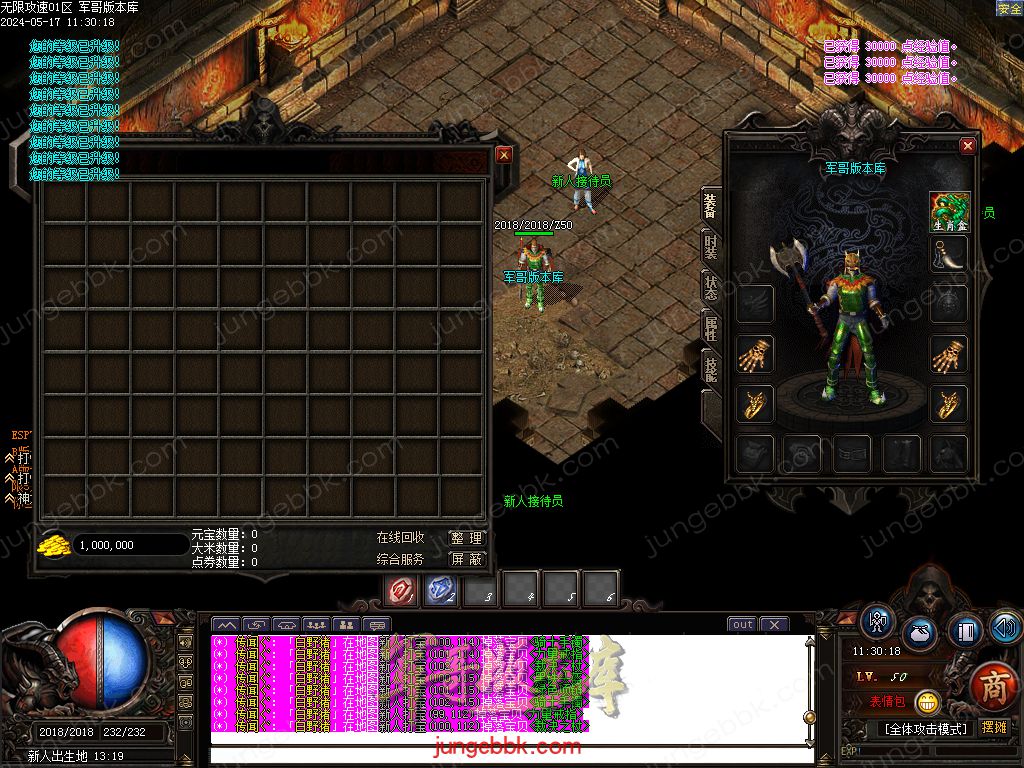1024x768 pixels.
Task: Show the 技能 skills tab
Action: click(710, 367)
